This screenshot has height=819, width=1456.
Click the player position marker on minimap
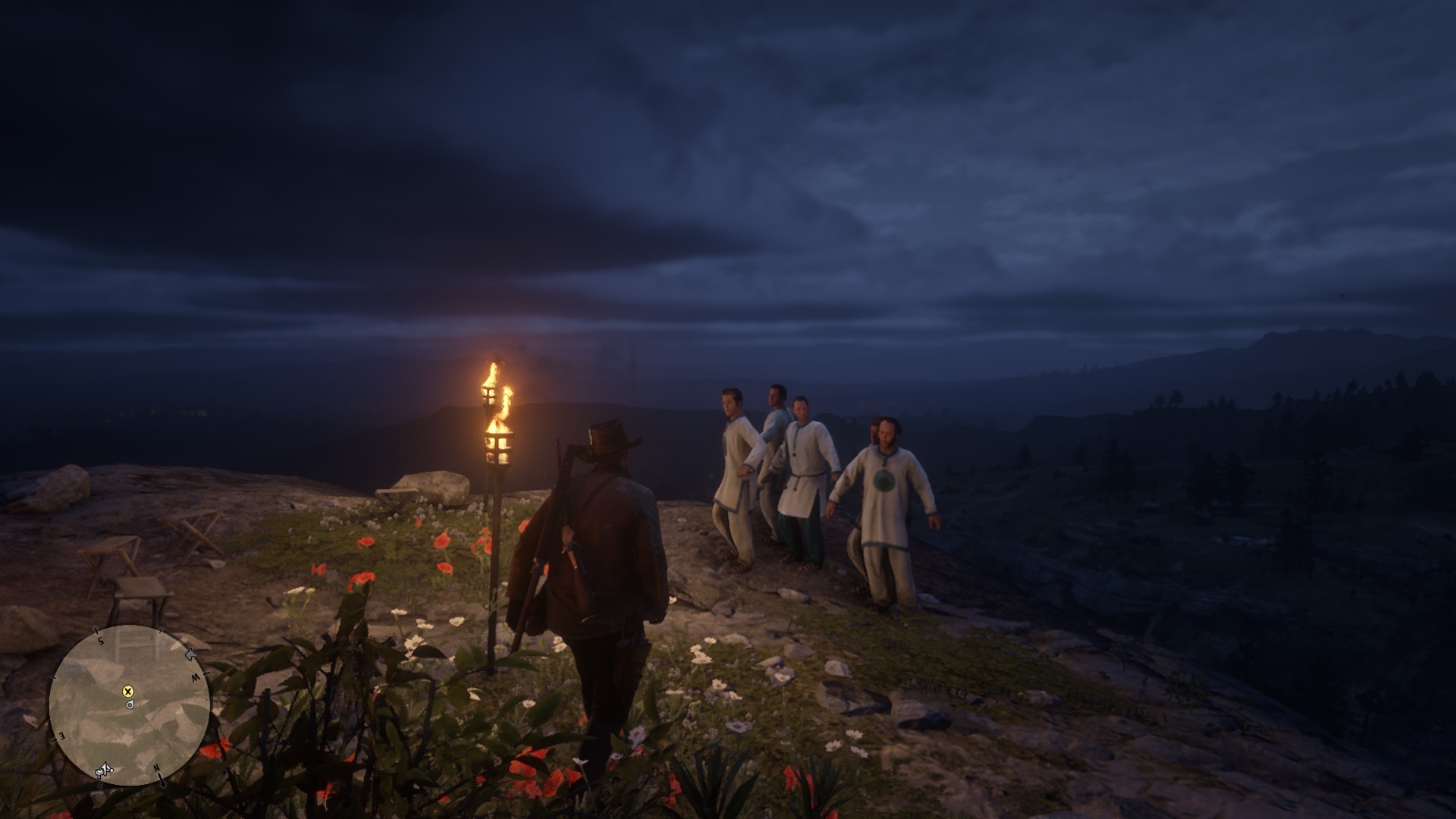pos(130,704)
